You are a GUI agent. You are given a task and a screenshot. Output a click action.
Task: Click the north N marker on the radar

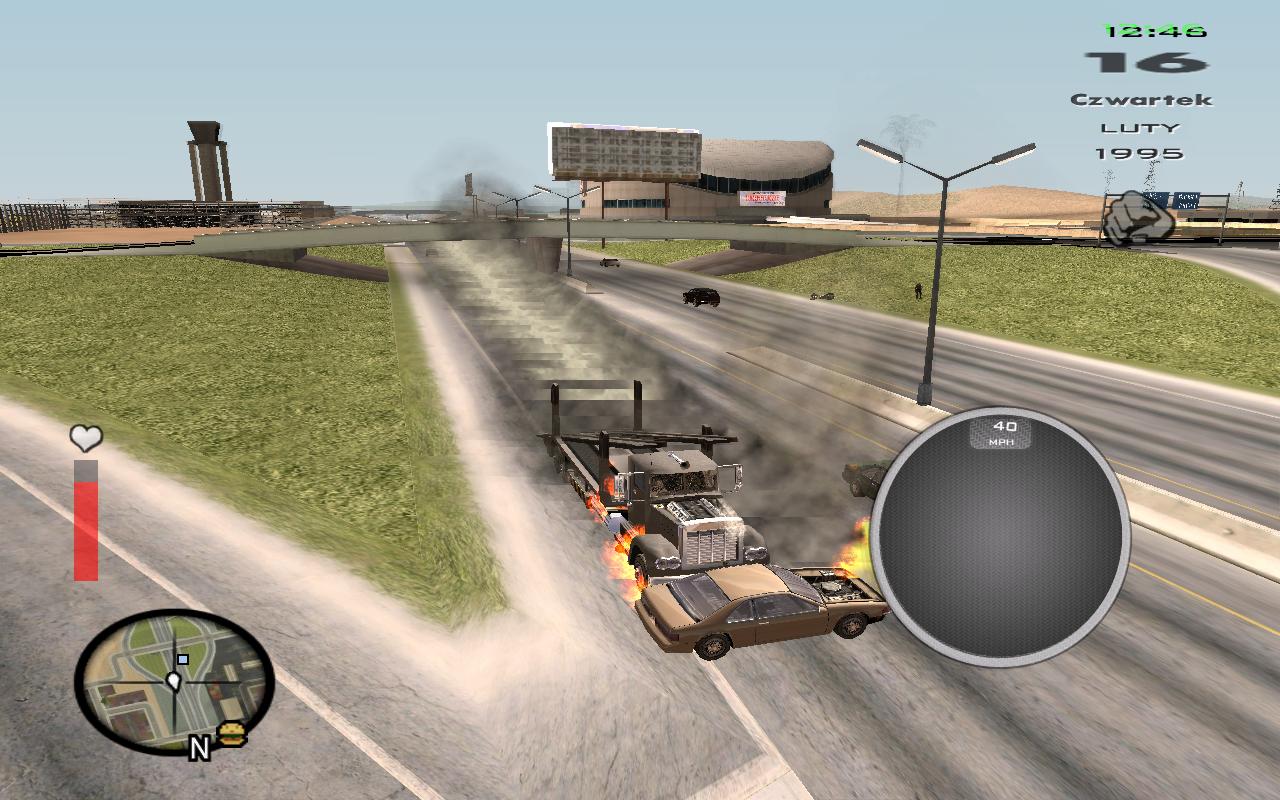tap(200, 747)
